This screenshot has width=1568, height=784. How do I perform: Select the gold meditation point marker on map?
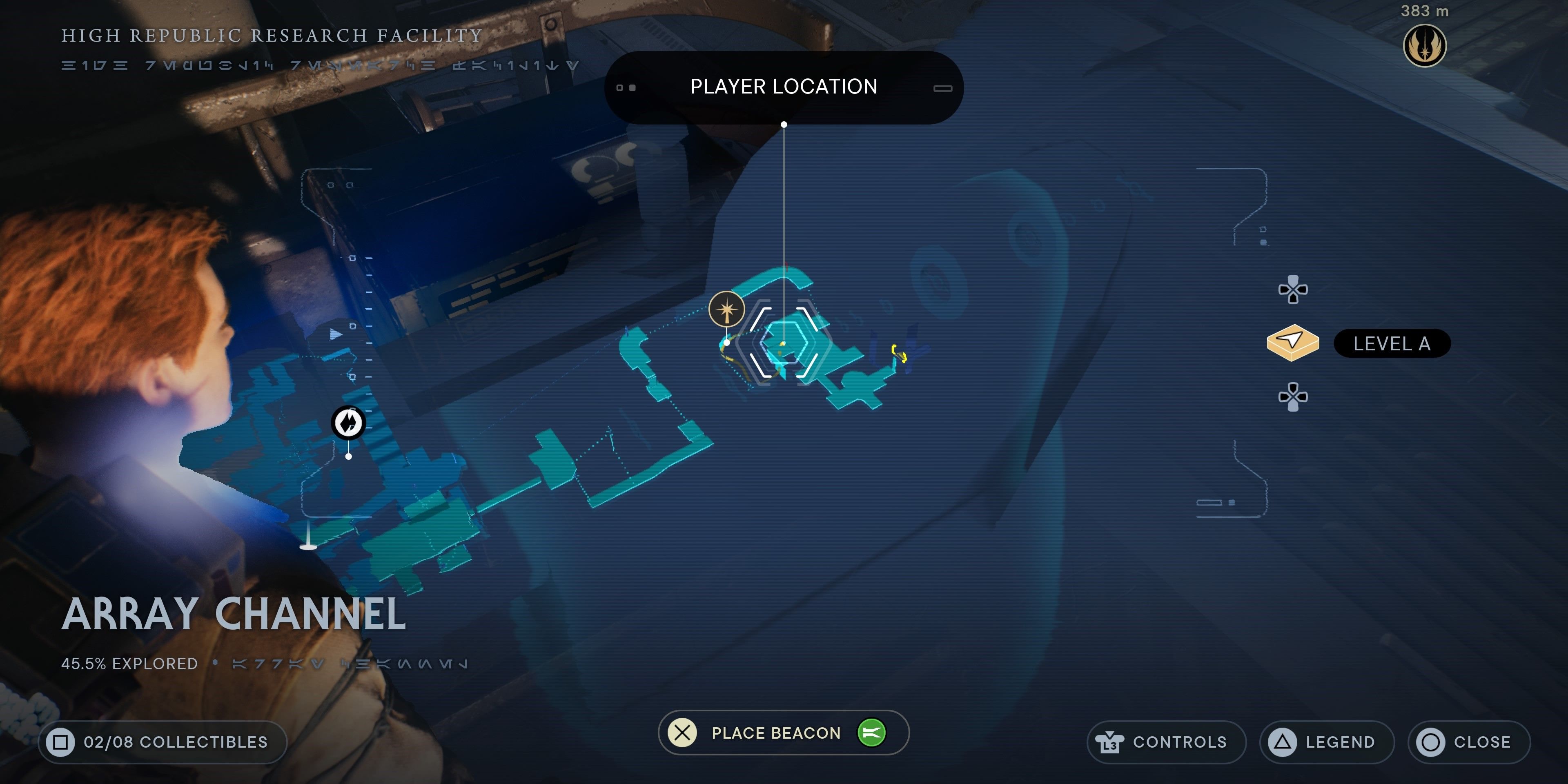(x=726, y=310)
